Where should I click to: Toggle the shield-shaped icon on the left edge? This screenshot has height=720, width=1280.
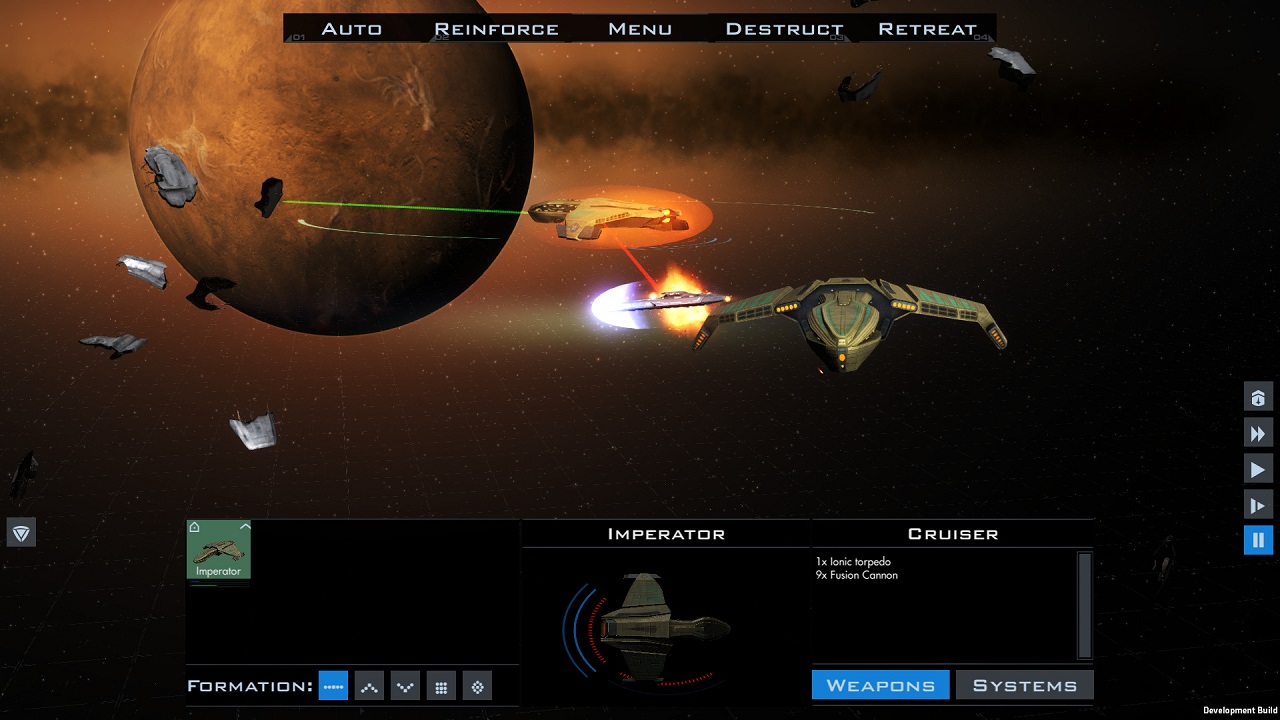click(x=21, y=532)
